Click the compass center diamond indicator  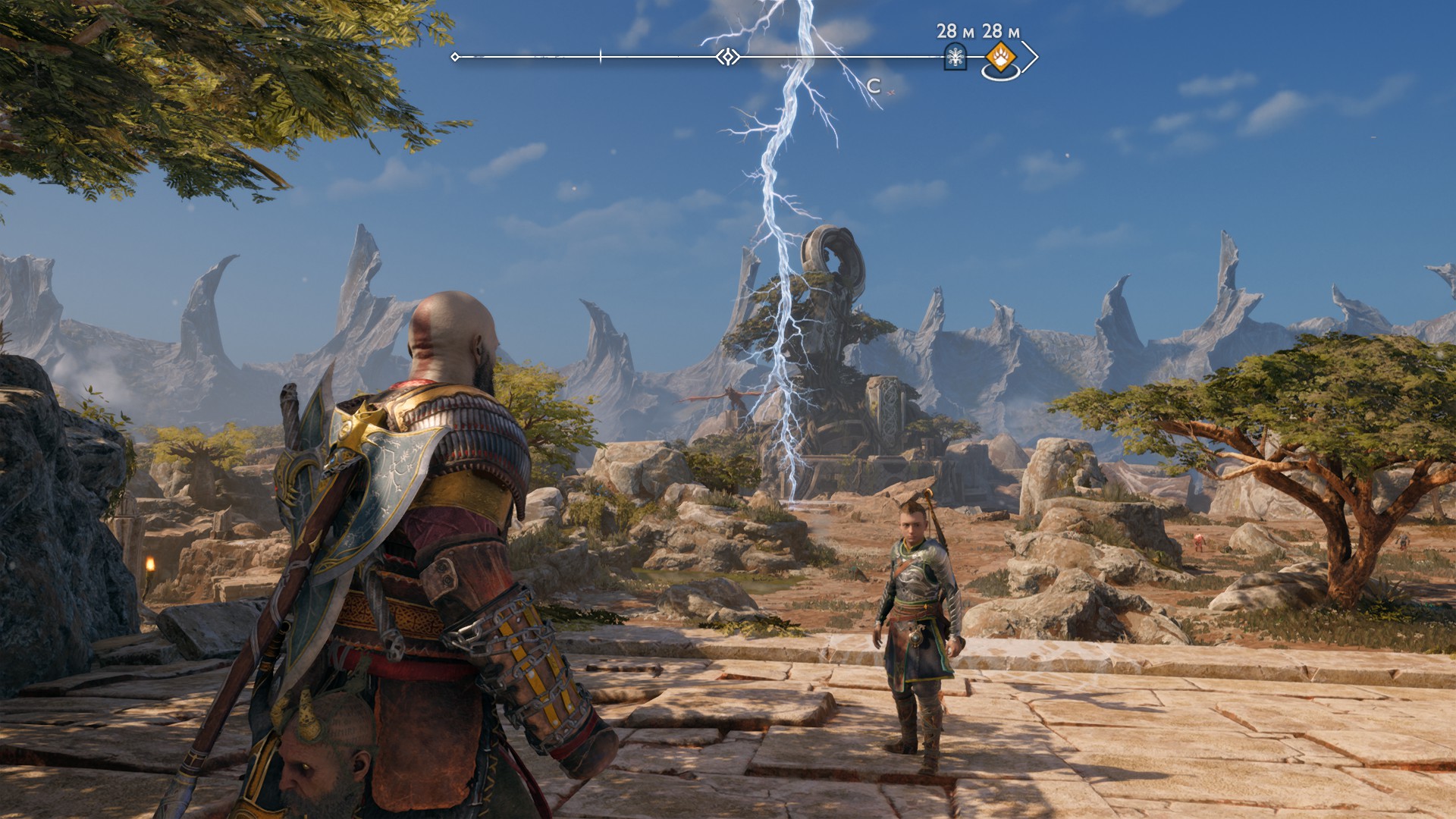click(x=728, y=57)
